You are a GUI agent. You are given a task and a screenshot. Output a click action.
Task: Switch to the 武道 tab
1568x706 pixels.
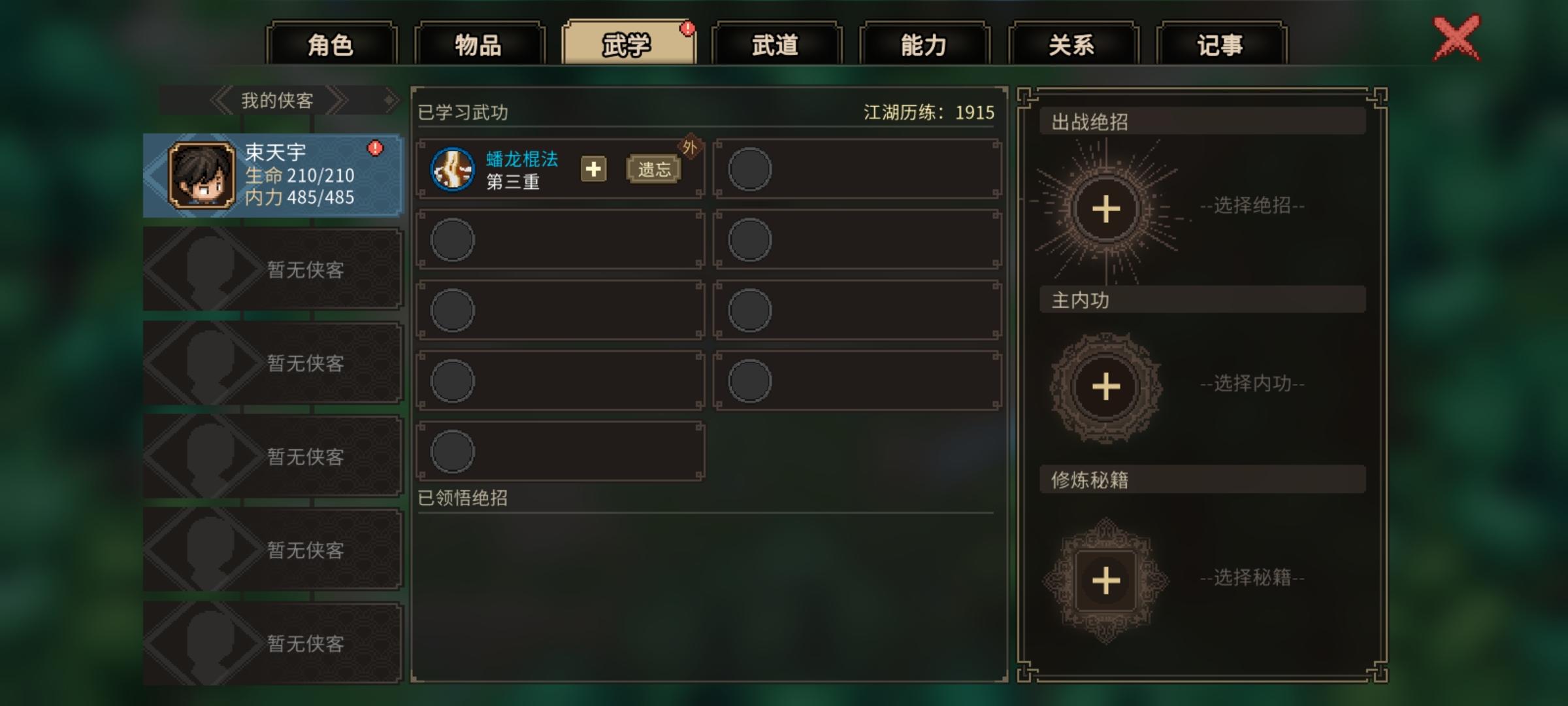776,43
